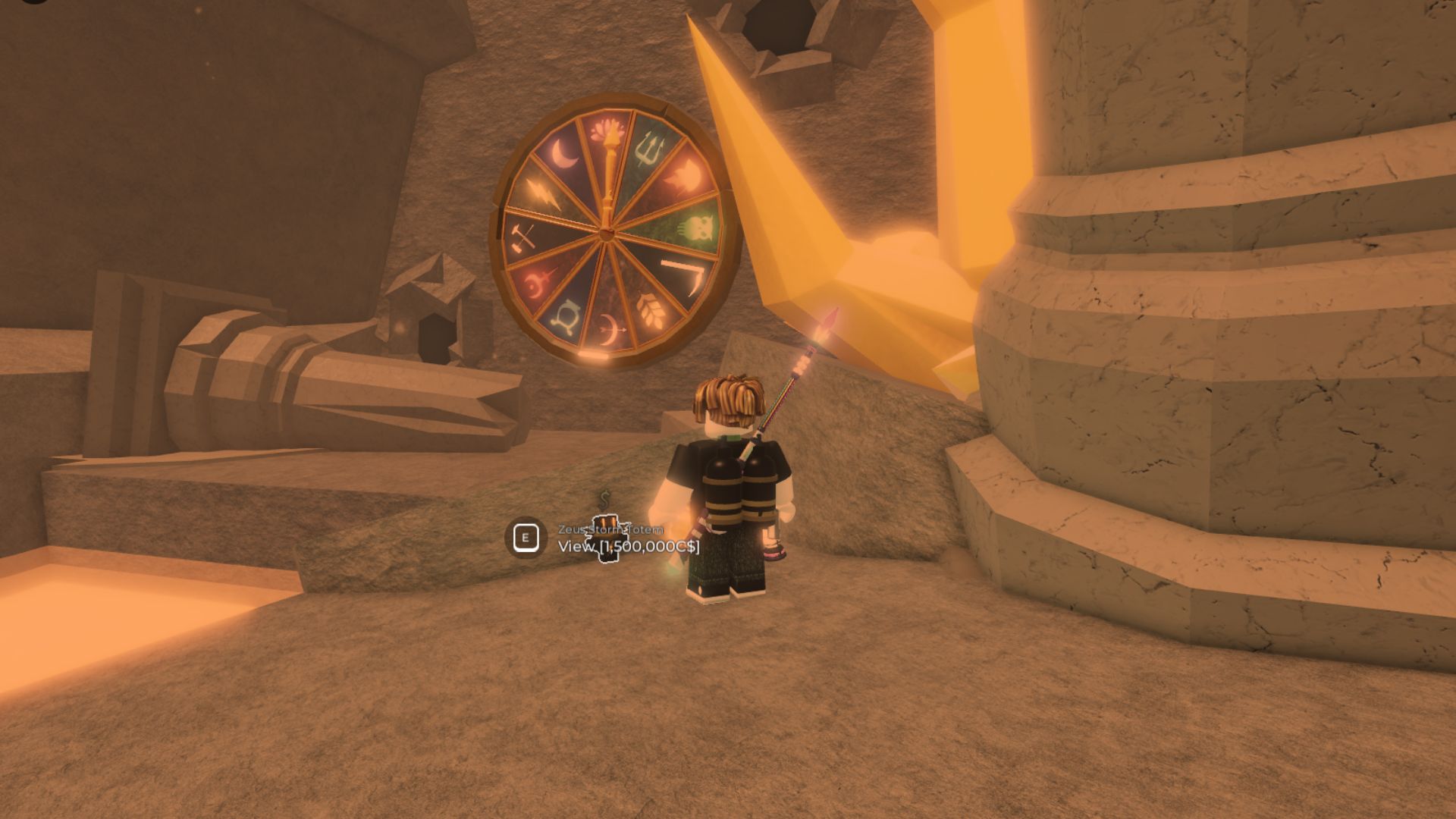Click the crossed hammers segment on the wheel
This screenshot has width=1456, height=819.
[x=522, y=239]
